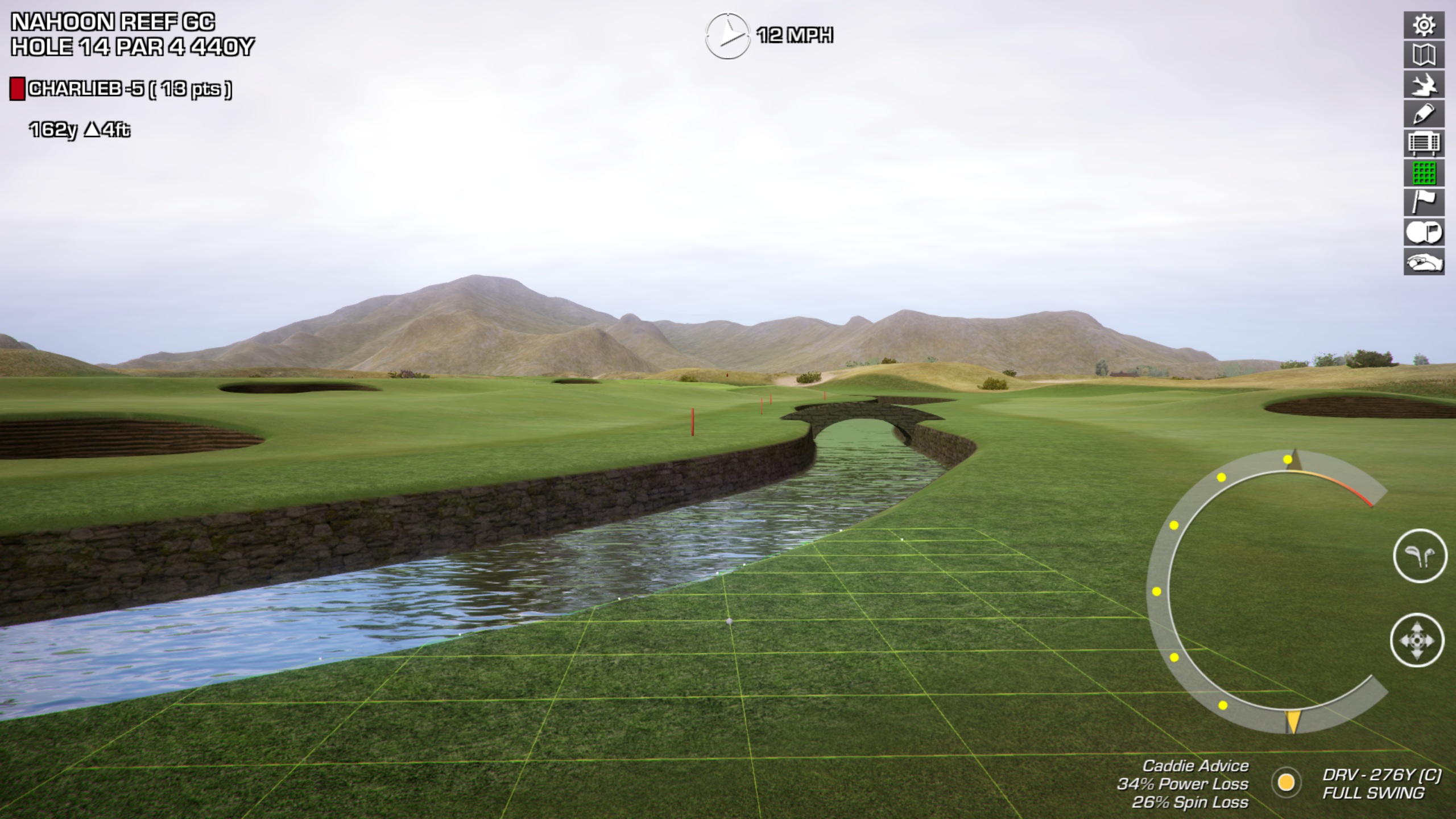Click the Caddie Advice text
1456x819 pixels.
tap(1195, 766)
